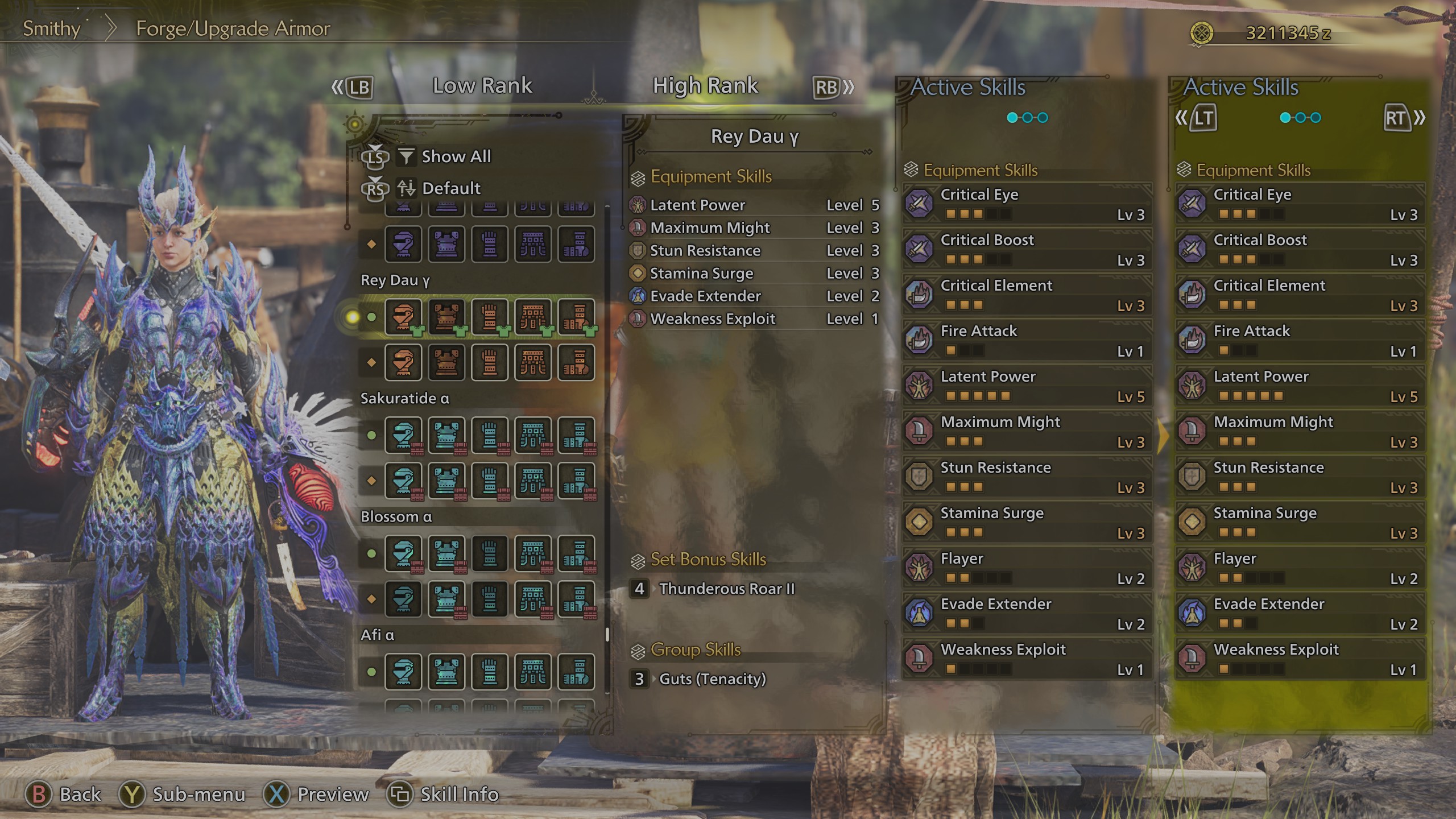Select the first Active Skills page dot
Screen dimensions: 1456x819
[x=1012, y=117]
